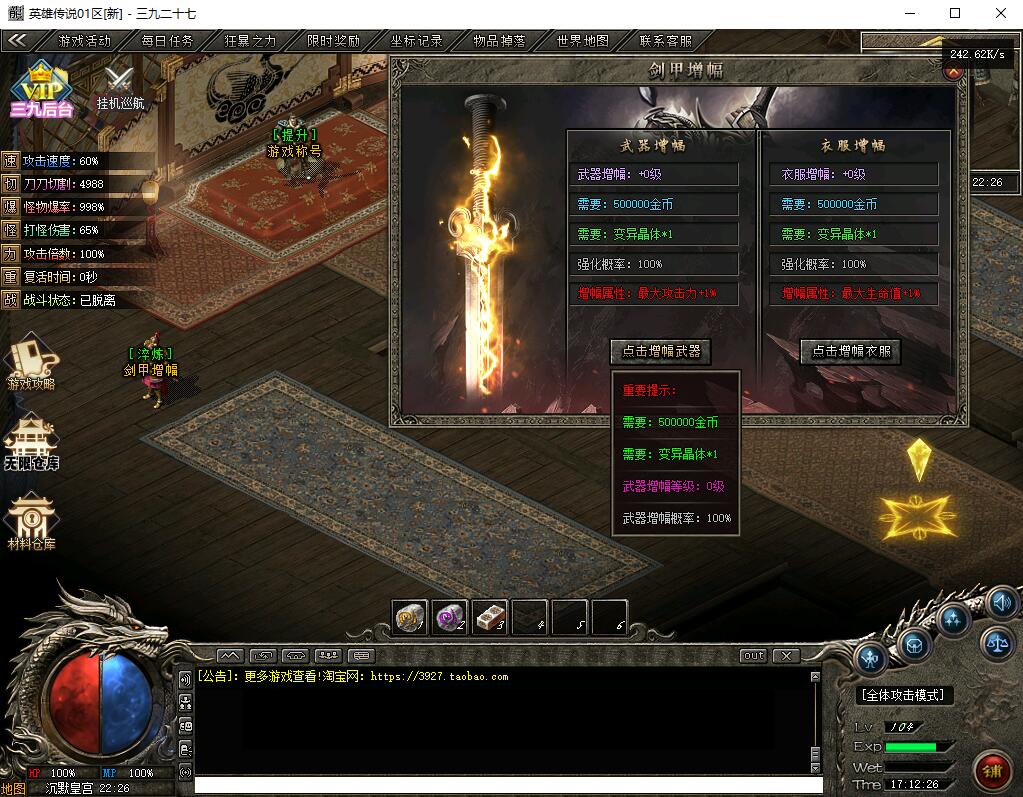
Task: Open the 无限仓库 unlimited warehouse
Action: point(31,443)
